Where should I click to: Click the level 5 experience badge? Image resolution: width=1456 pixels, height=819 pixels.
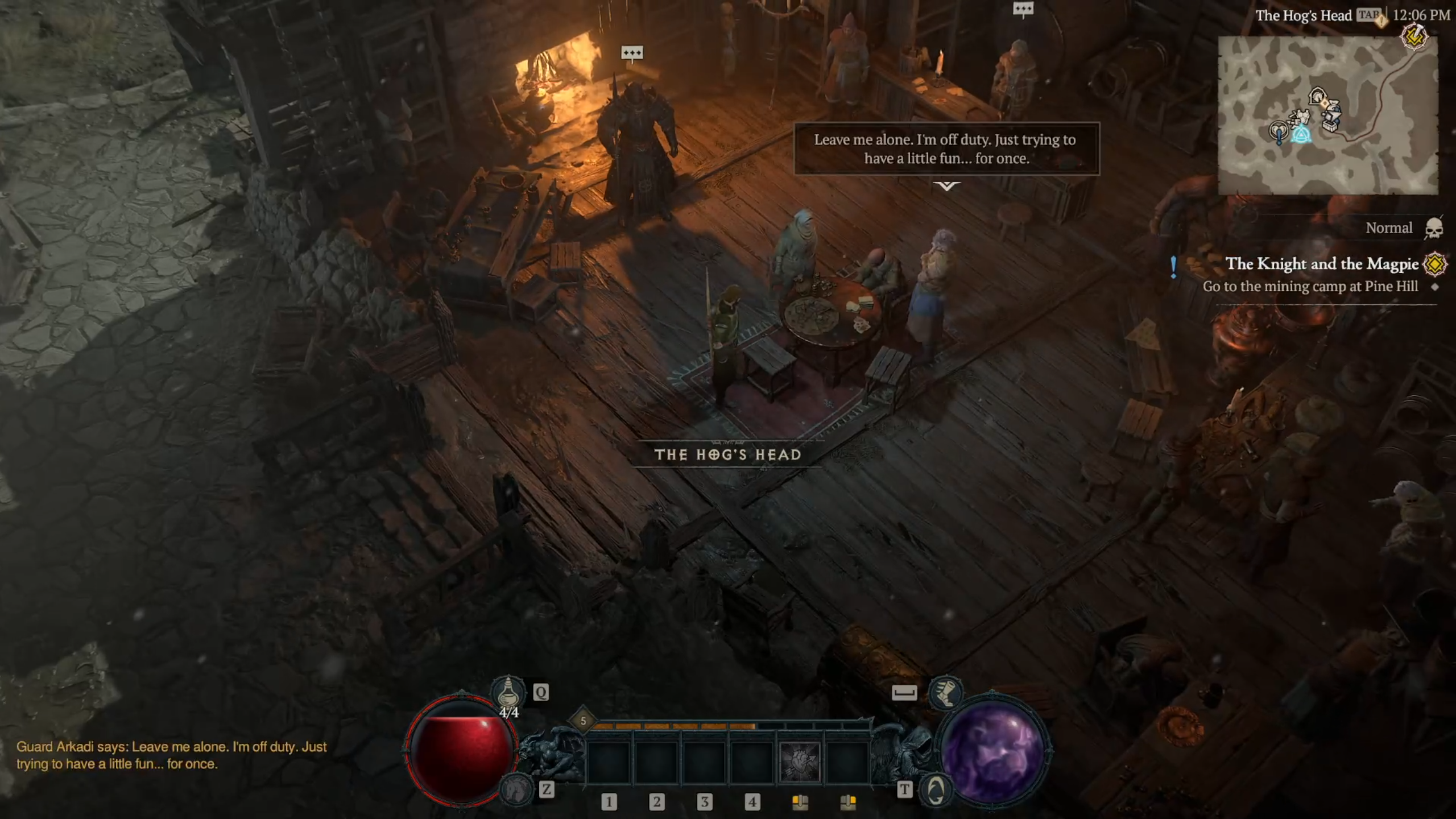[x=583, y=721]
